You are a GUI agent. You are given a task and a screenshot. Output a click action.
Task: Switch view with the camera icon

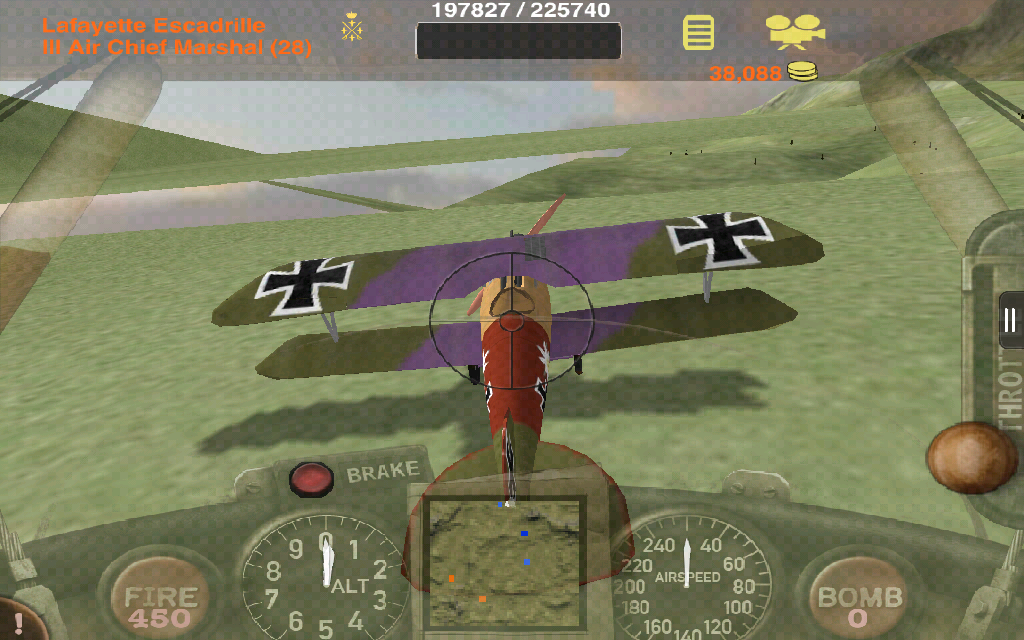795,31
